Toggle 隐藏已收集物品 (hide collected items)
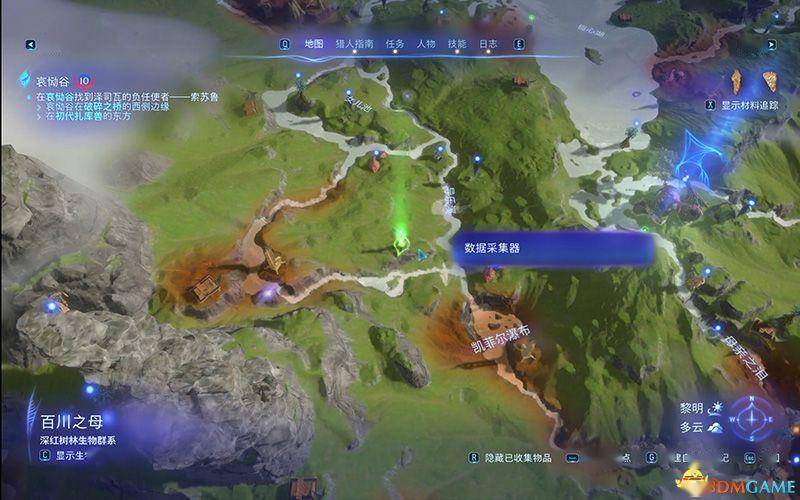 (x=526, y=457)
